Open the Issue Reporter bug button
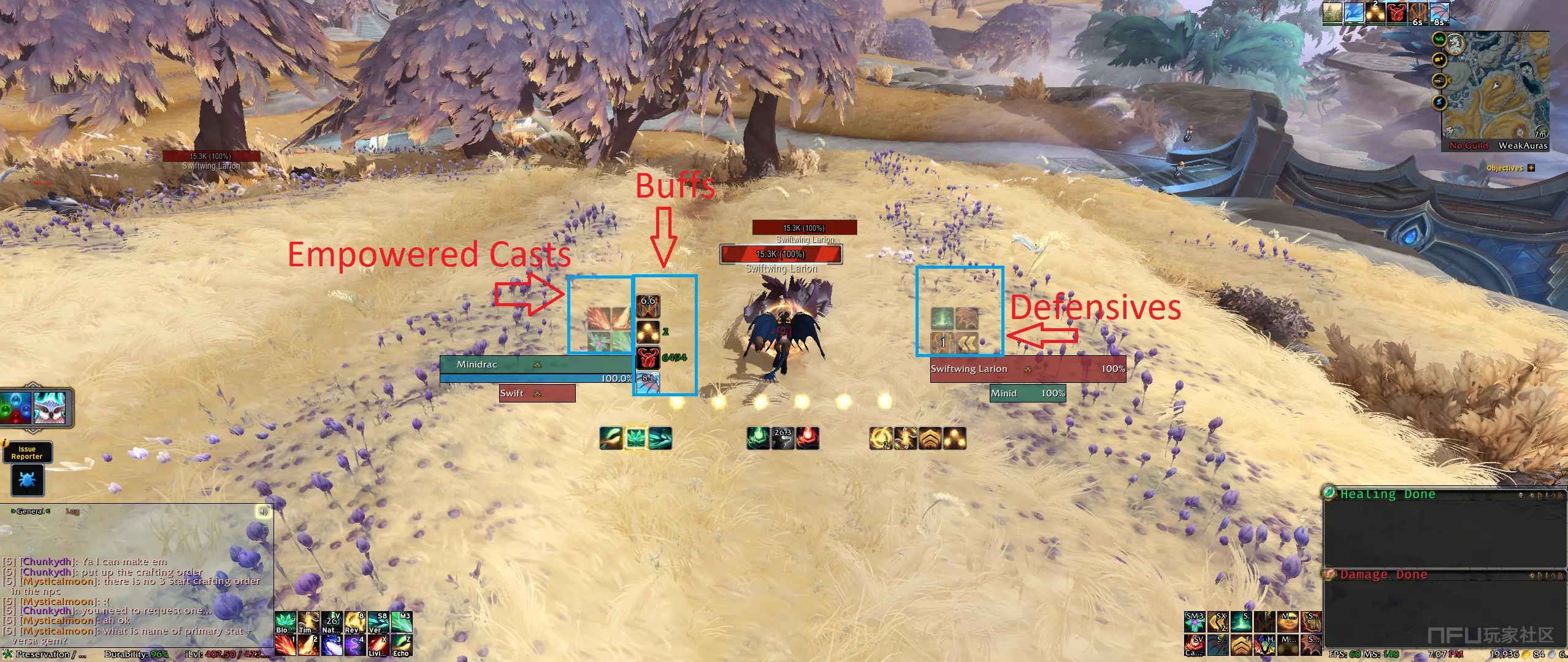Image resolution: width=1568 pixels, height=662 pixels. click(28, 480)
